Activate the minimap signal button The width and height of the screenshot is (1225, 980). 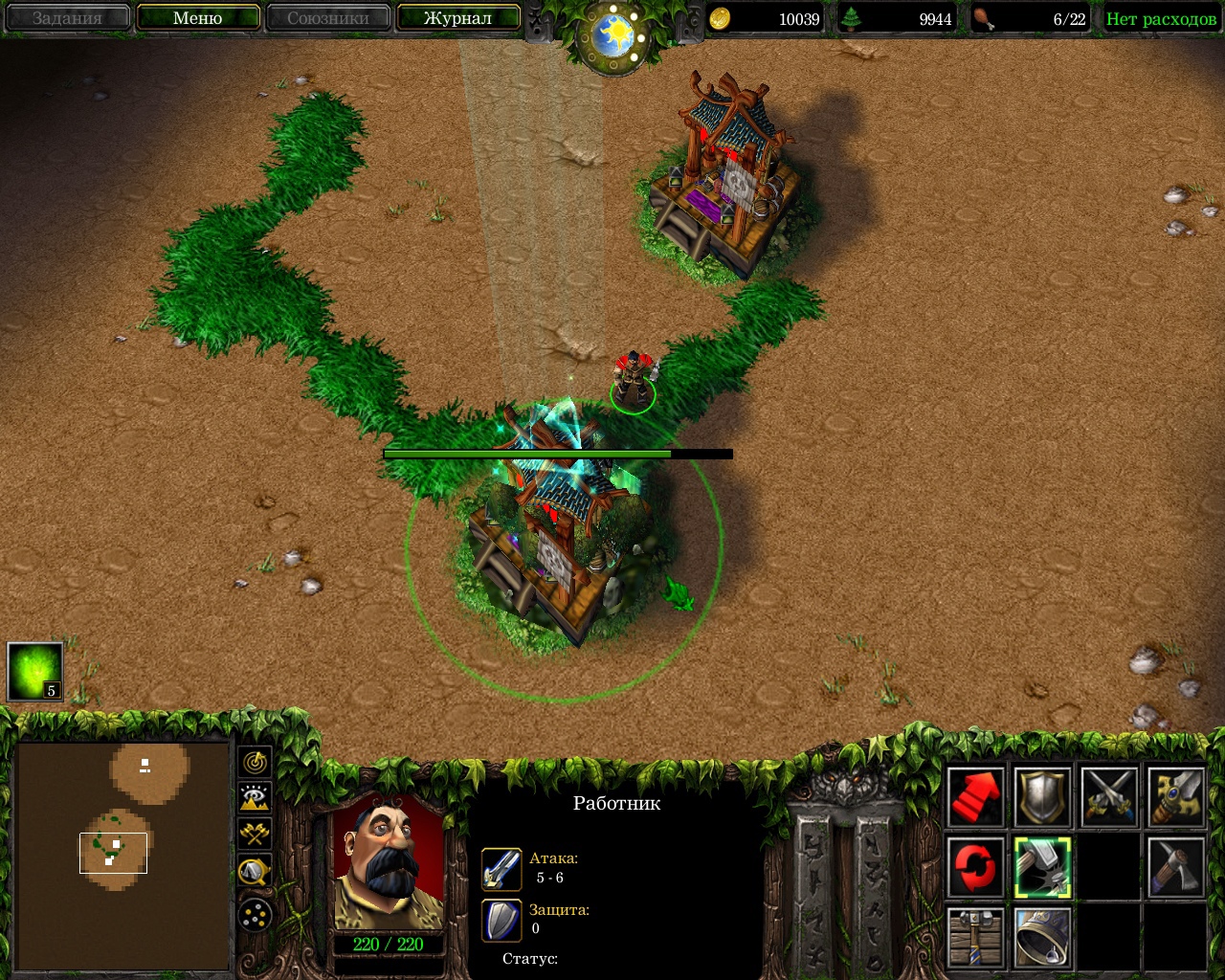[256, 763]
